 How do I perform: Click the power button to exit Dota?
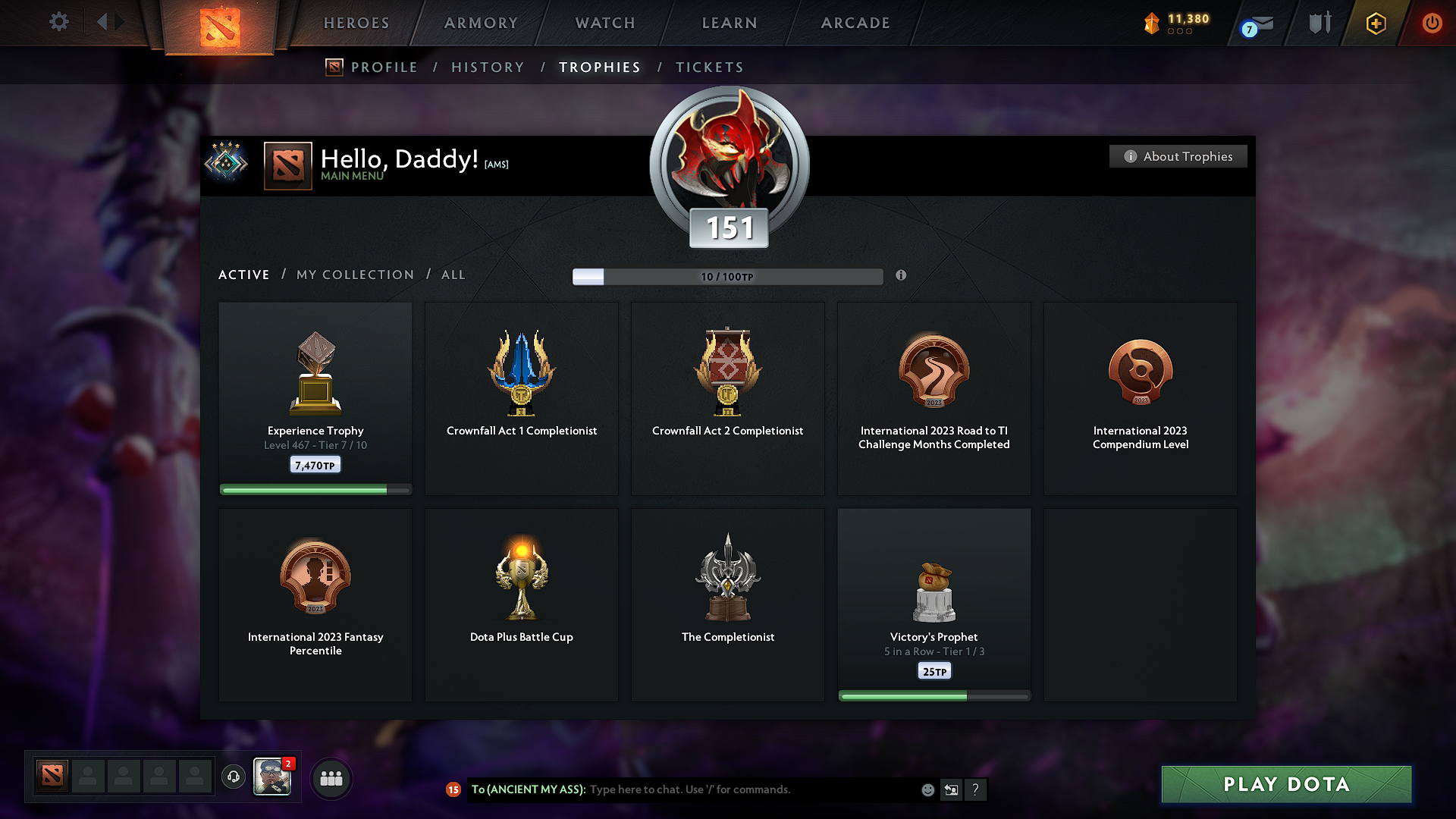point(1432,23)
